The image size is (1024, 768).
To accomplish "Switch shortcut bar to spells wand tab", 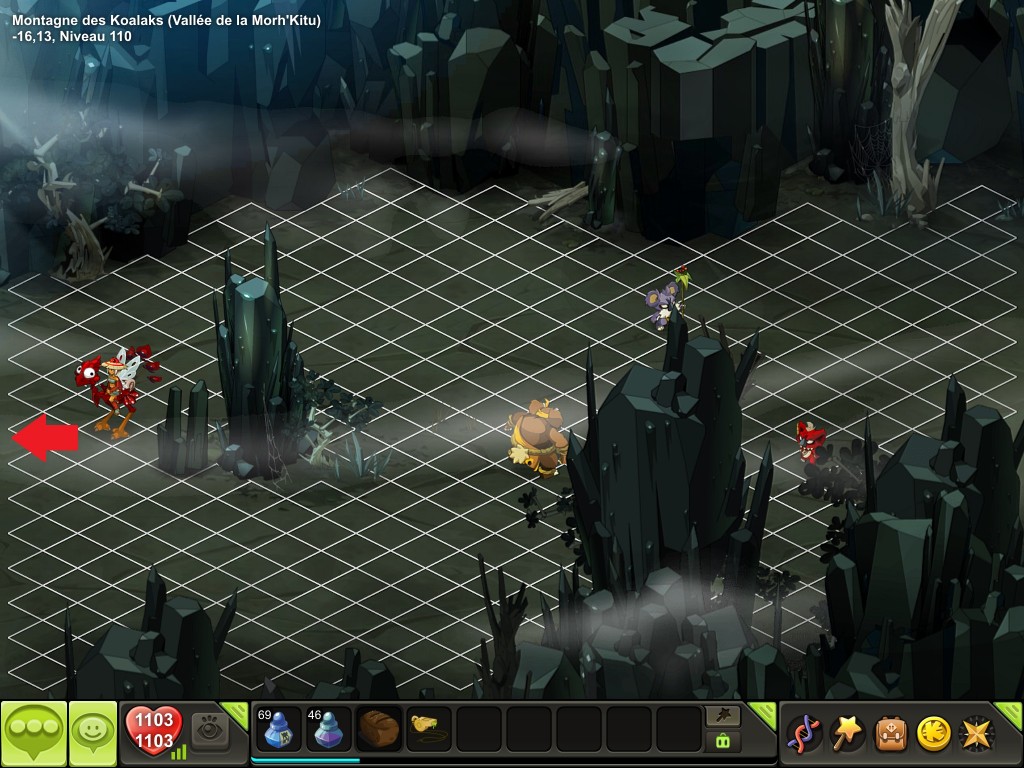I will [x=723, y=715].
